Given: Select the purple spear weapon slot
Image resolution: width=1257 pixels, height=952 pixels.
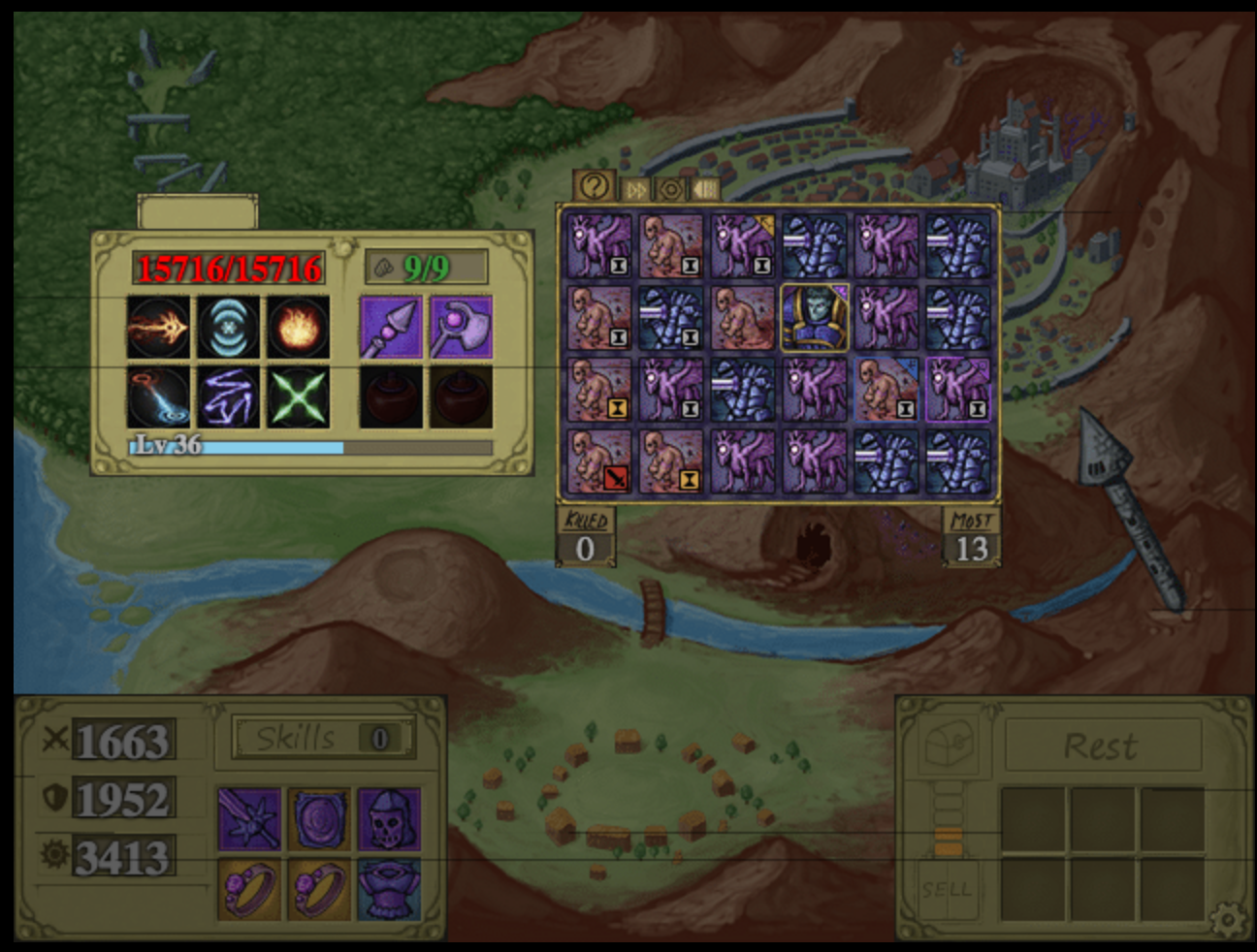Looking at the screenshot, I should coord(391,327).
